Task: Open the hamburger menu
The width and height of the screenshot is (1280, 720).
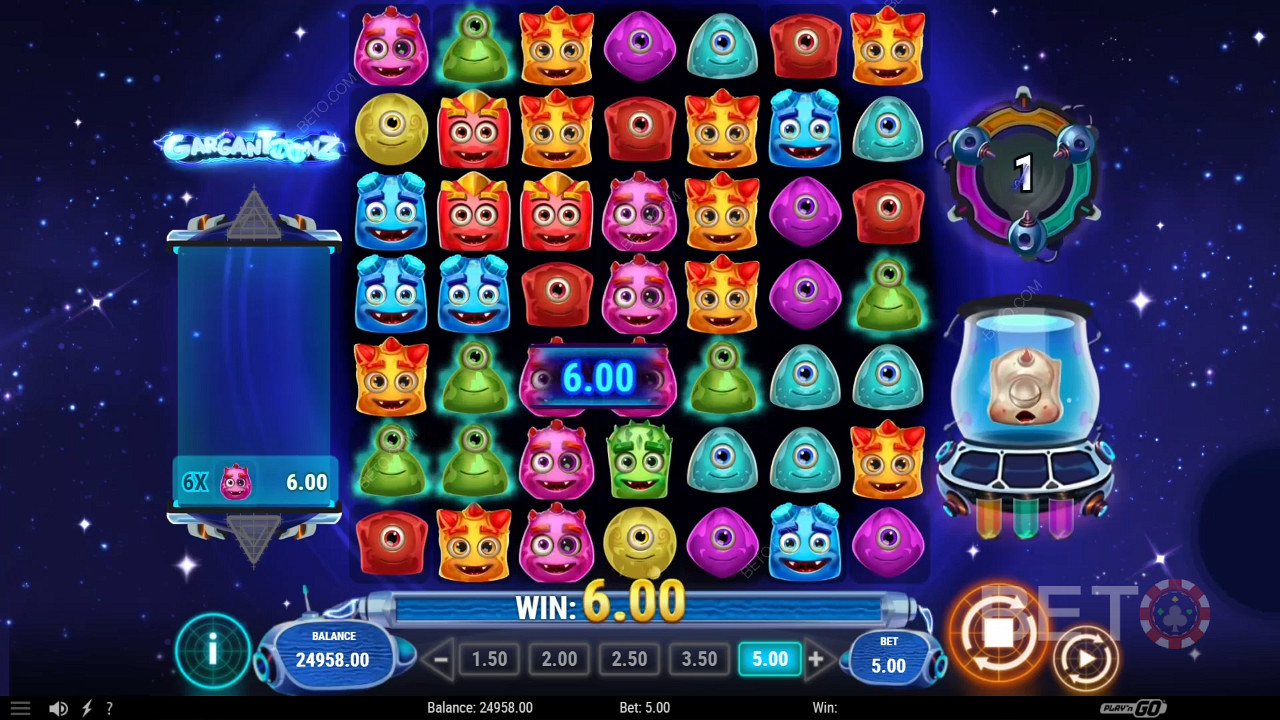Action: [20, 708]
